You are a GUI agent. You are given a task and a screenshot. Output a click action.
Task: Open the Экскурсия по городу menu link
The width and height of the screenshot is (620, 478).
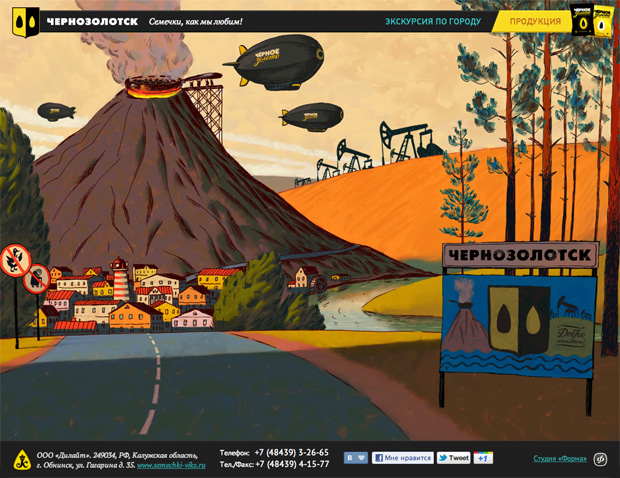click(433, 21)
